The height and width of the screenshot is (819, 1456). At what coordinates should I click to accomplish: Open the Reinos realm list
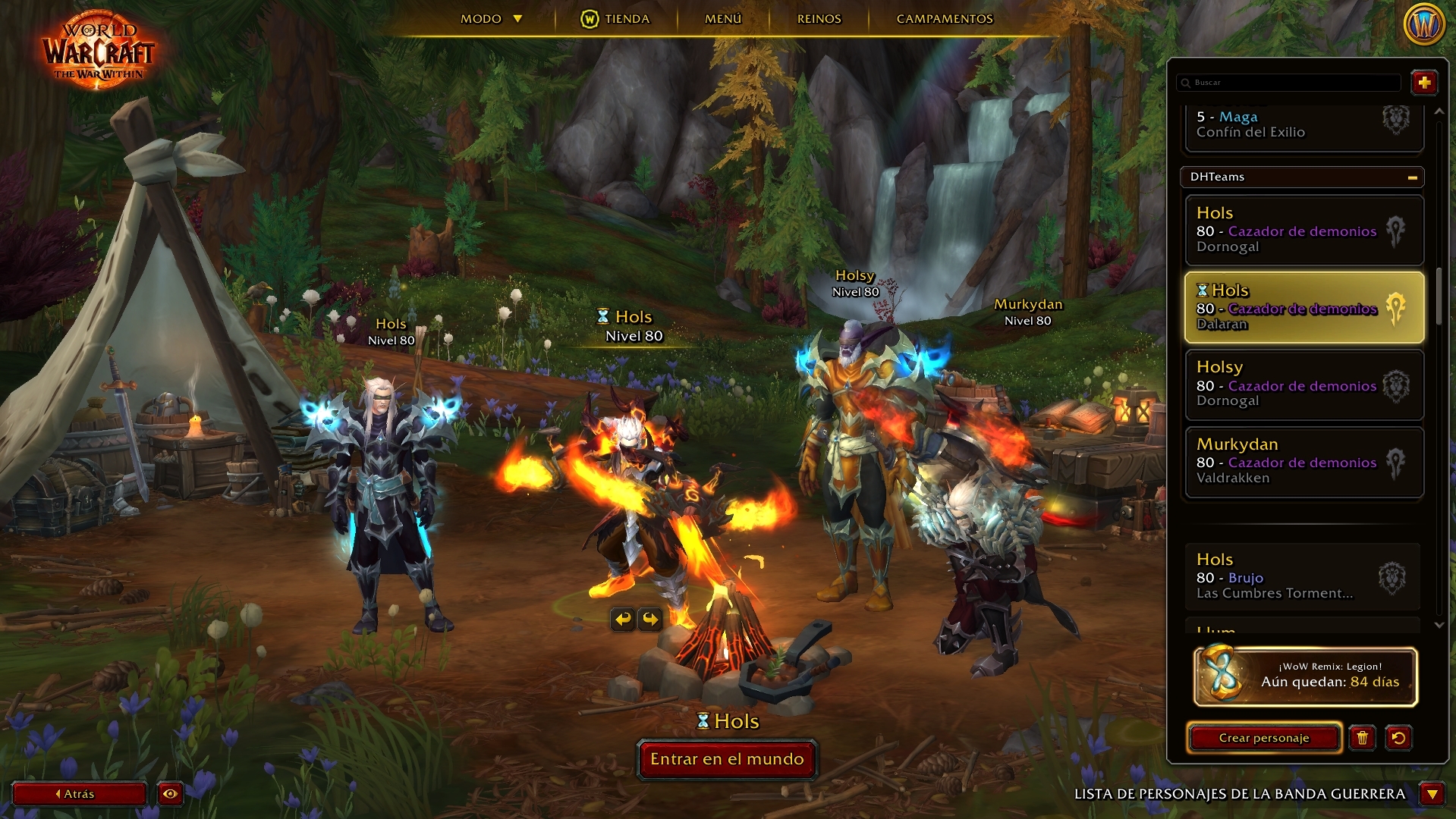click(x=819, y=19)
